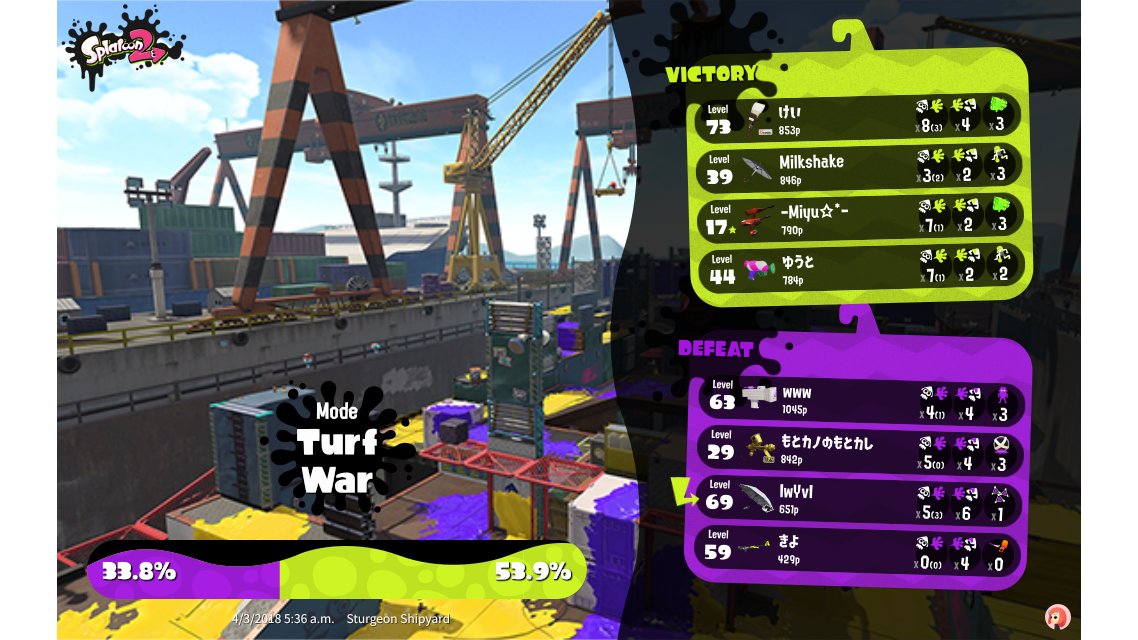The image size is (1138, 640).
Task: Select the ゆうと player entry
Action: point(860,268)
